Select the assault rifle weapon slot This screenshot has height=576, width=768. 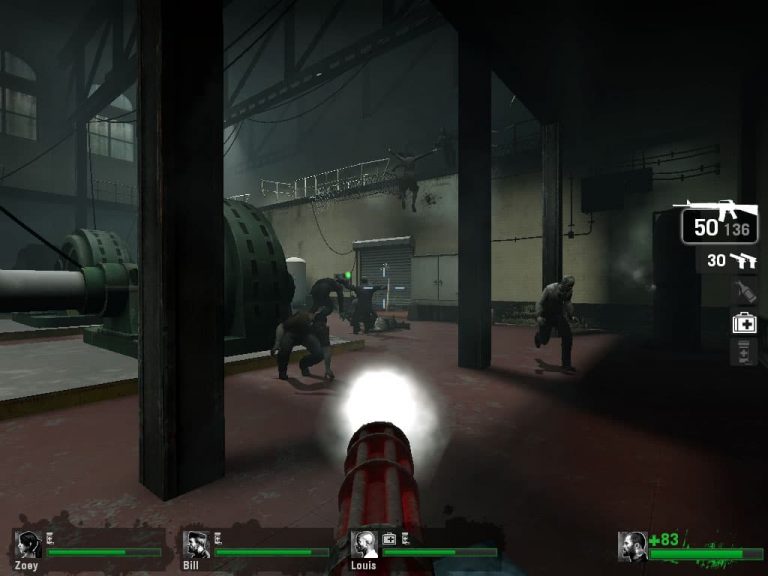coord(714,222)
